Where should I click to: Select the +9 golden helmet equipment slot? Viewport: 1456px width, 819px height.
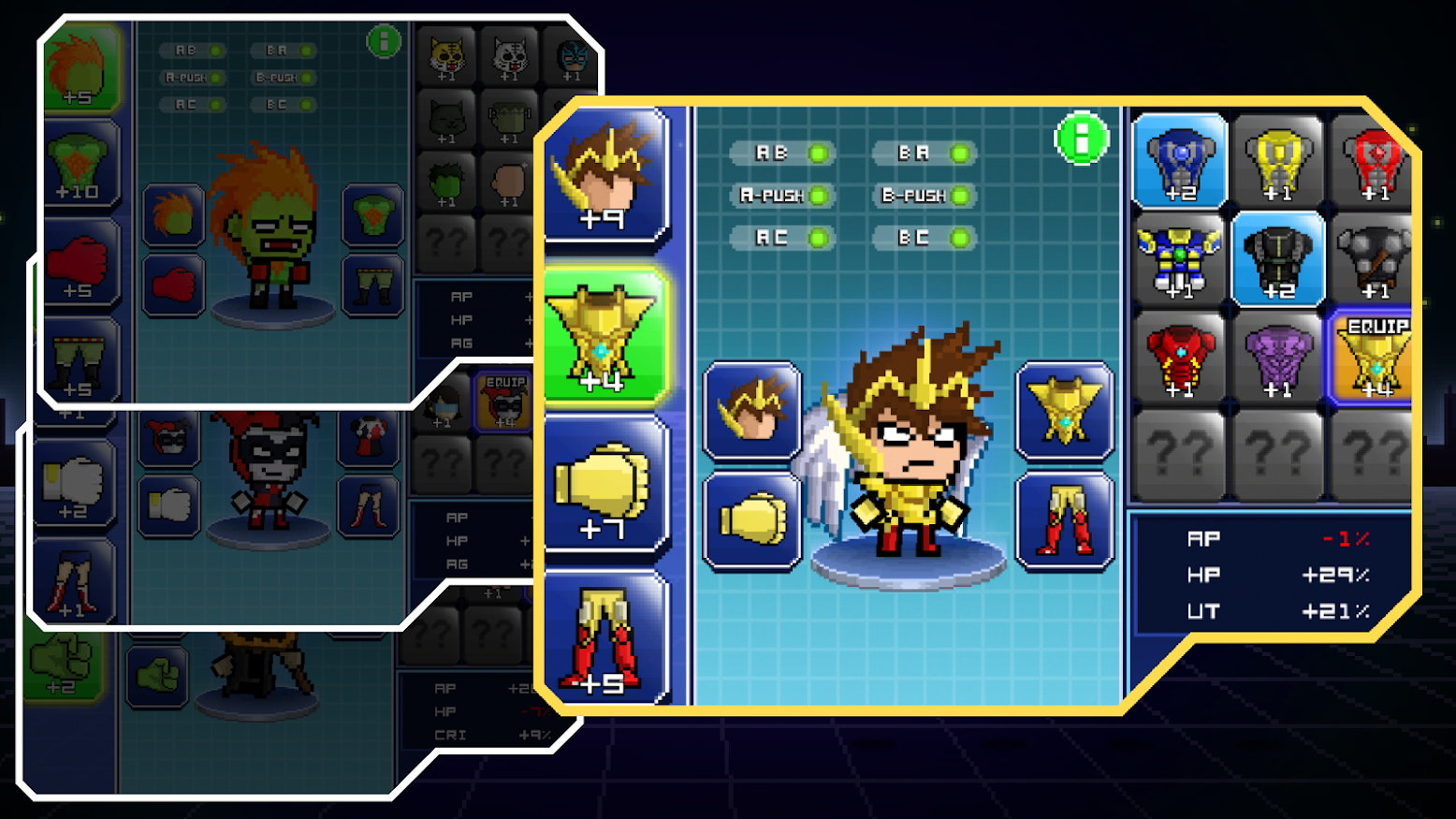(602, 183)
